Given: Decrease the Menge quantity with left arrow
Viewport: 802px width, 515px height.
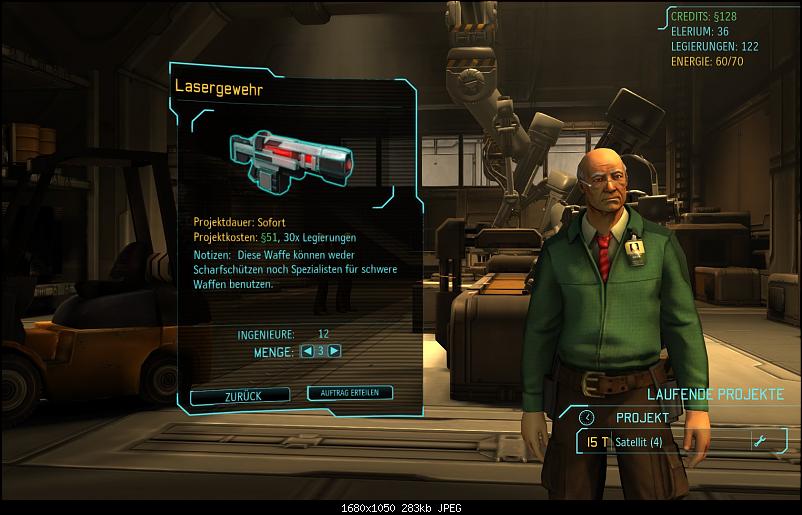Looking at the screenshot, I should (305, 351).
